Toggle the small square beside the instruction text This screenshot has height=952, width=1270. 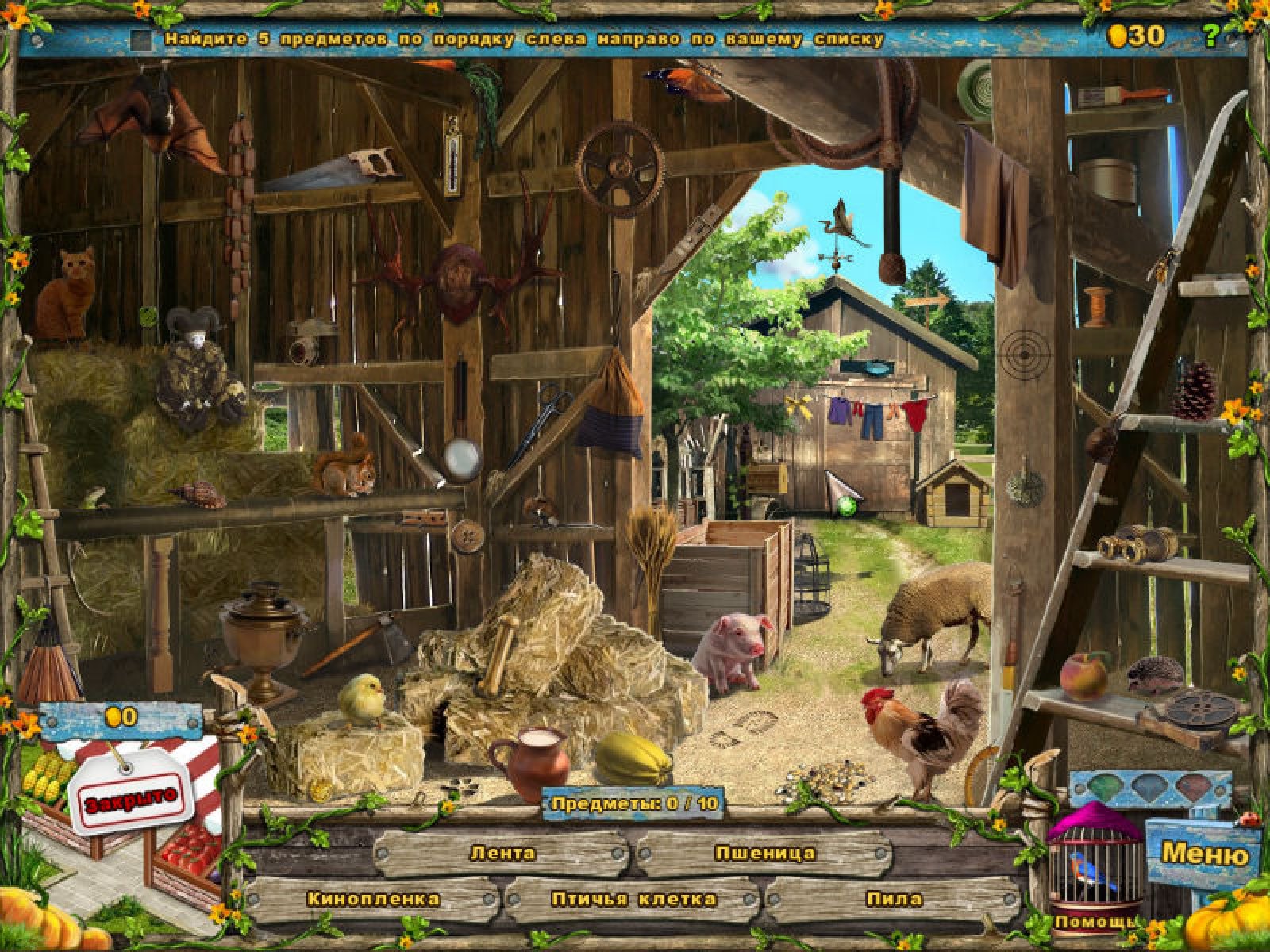point(141,39)
